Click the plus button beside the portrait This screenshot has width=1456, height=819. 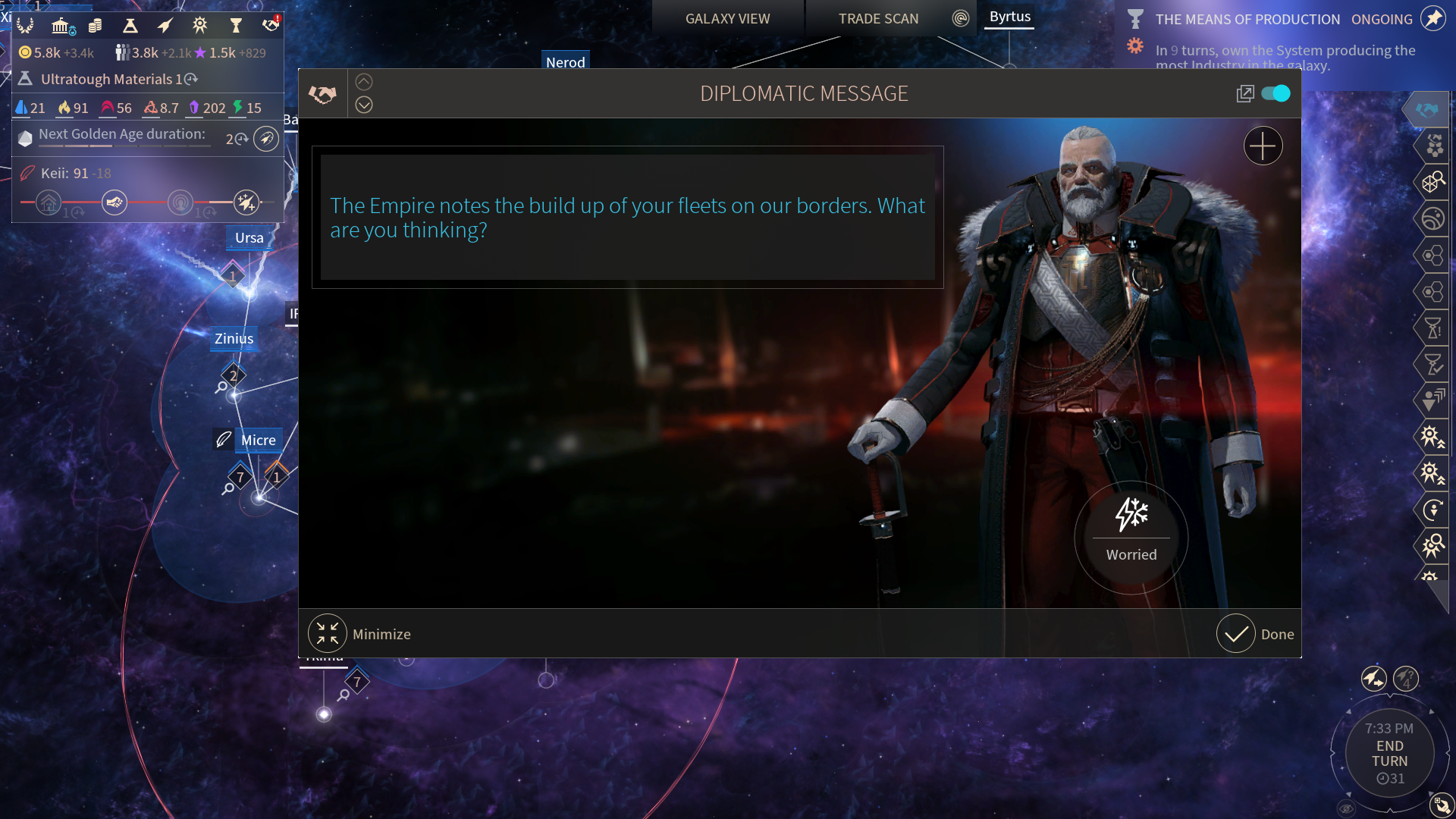point(1263,146)
